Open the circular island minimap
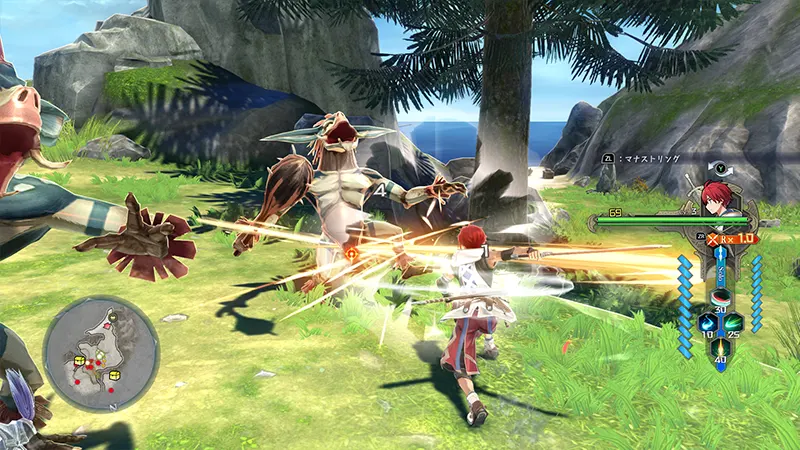Viewport: 800px width, 450px height. pyautogui.click(x=101, y=353)
